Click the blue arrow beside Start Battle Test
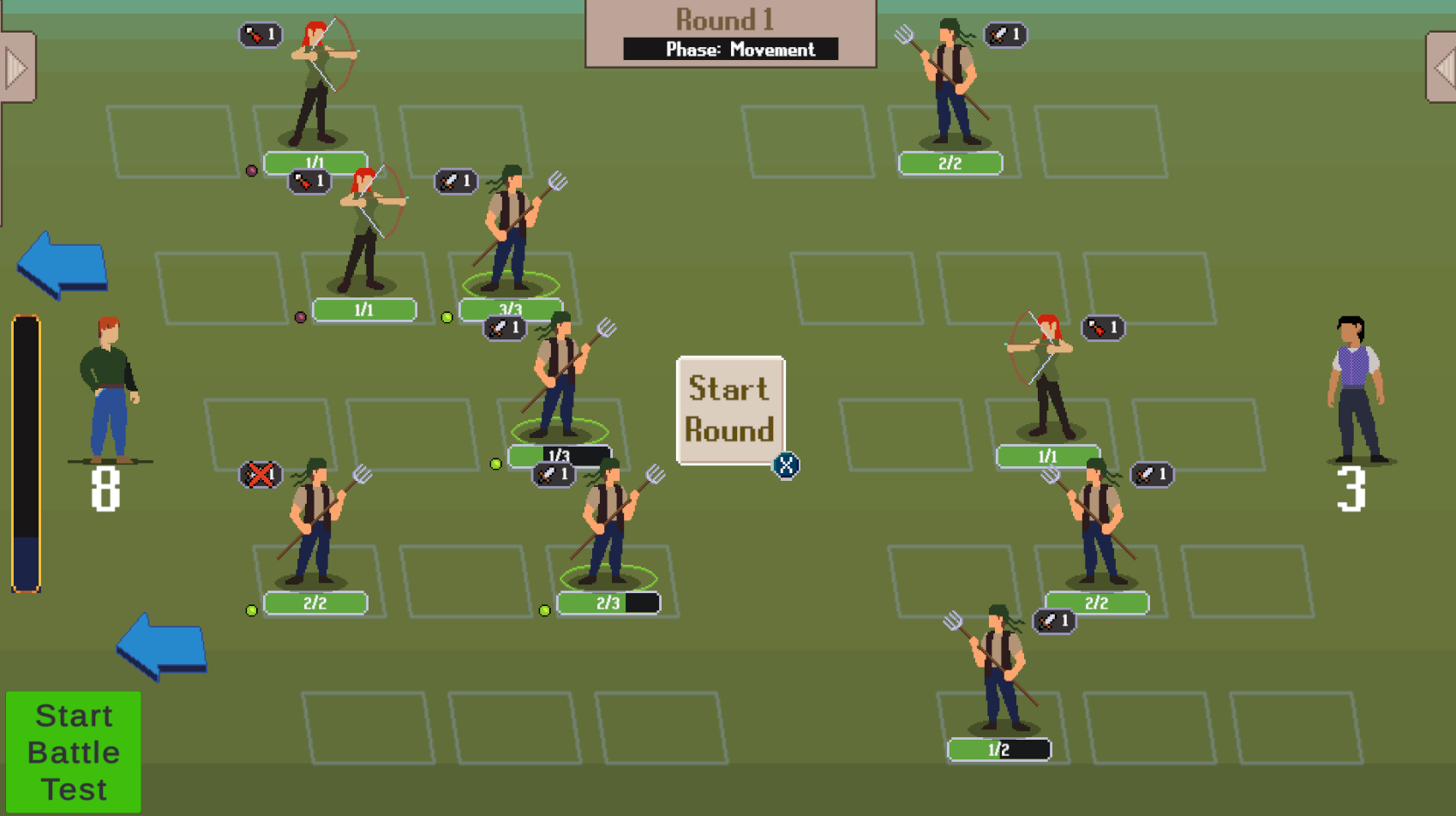This screenshot has height=816, width=1456. (x=162, y=646)
